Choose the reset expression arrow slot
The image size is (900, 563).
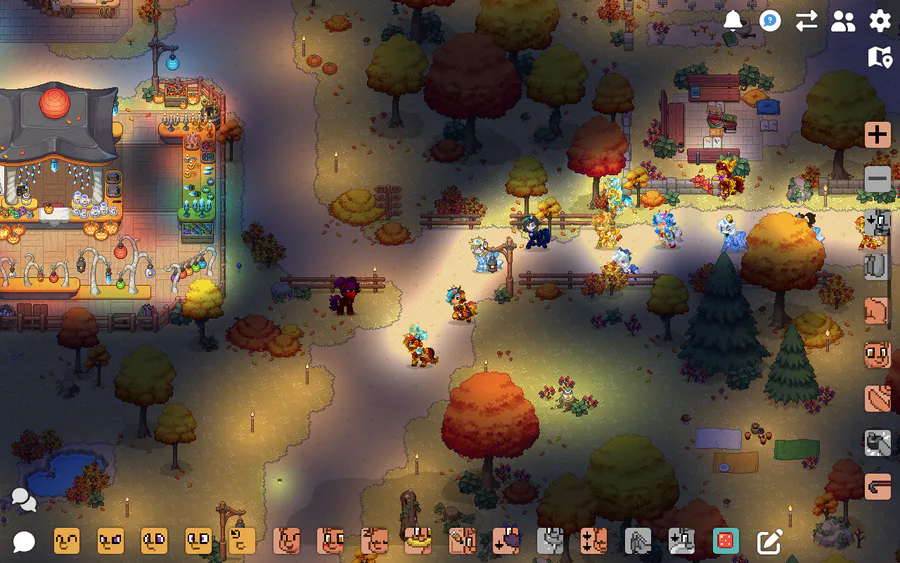(x=242, y=541)
